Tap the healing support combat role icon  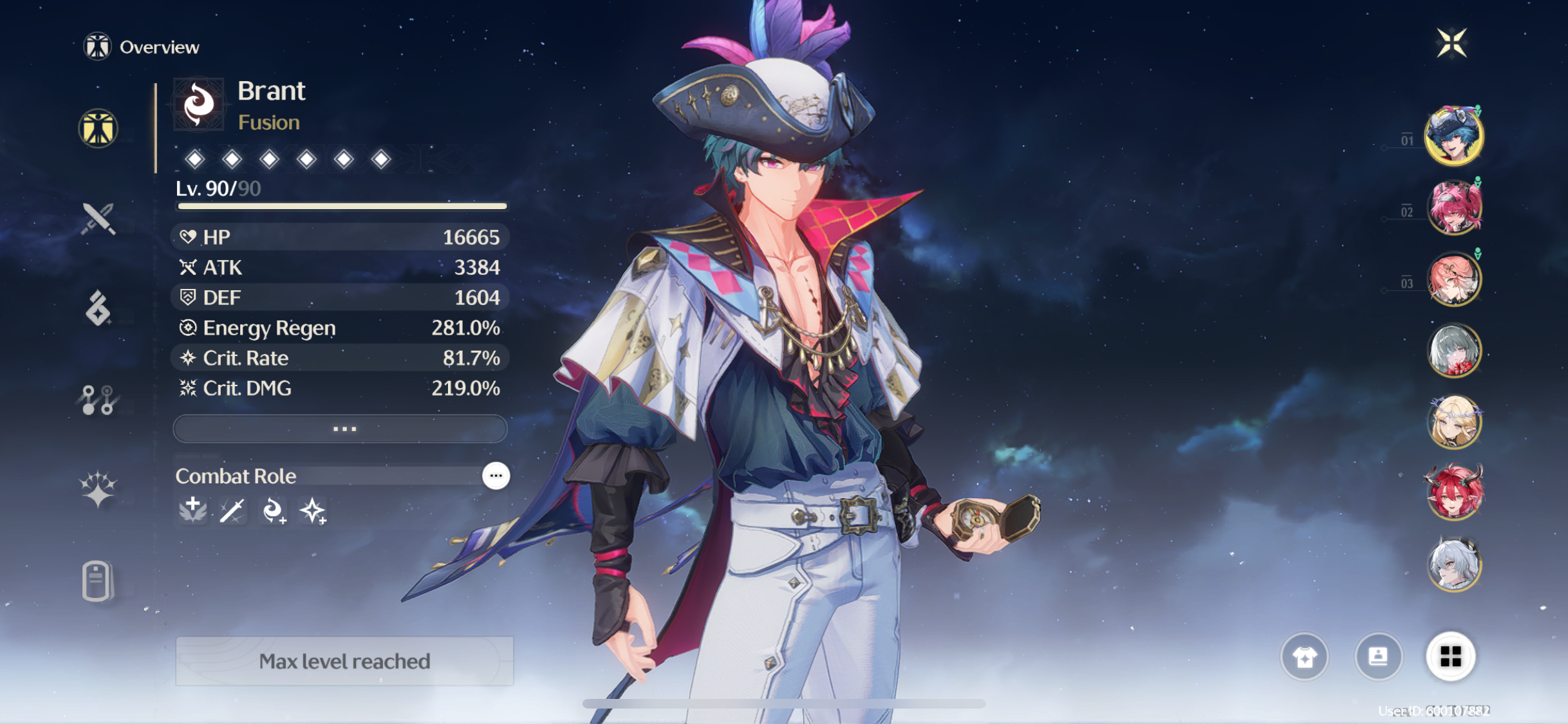click(192, 510)
